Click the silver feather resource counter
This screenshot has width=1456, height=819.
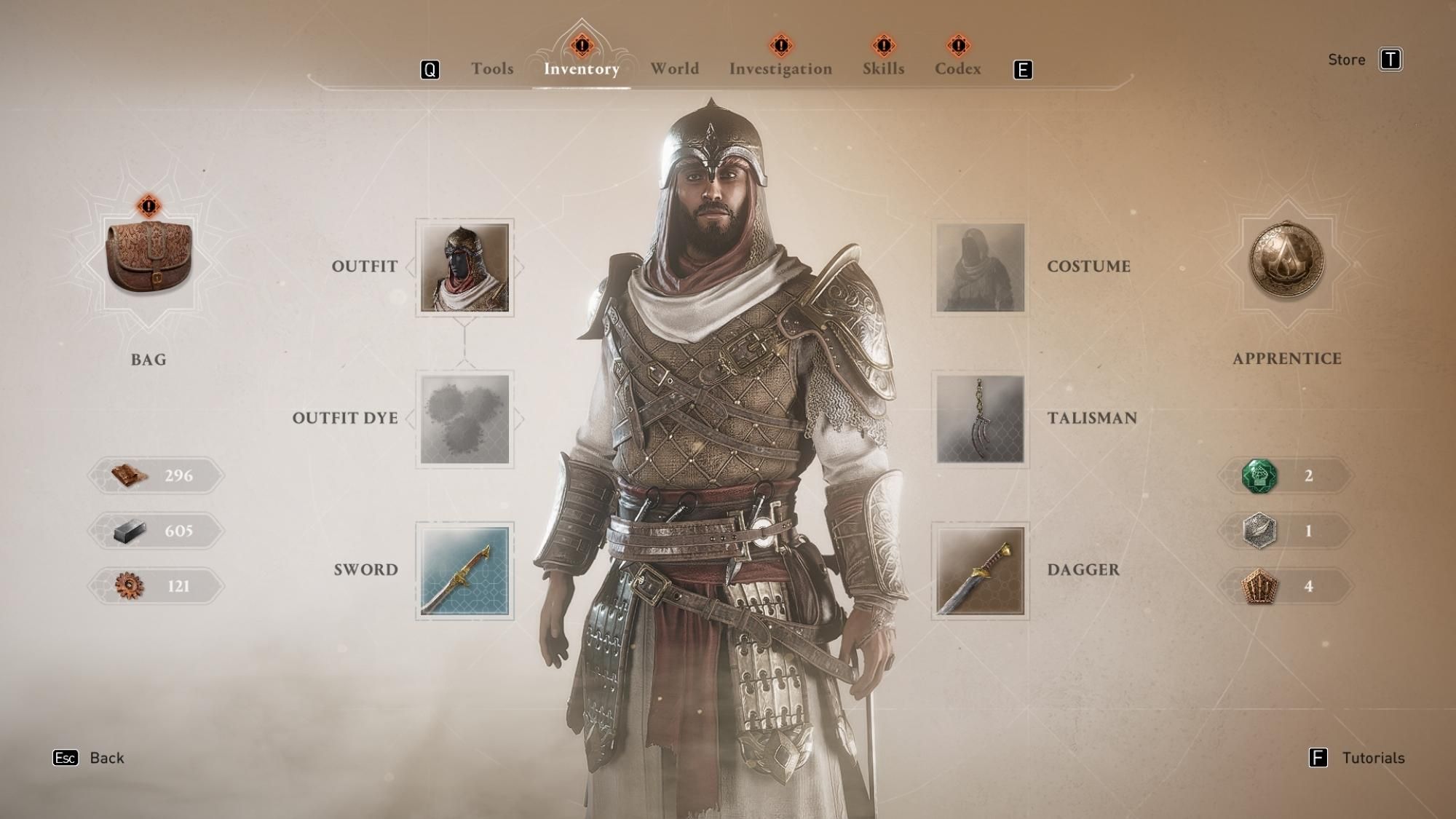1285,531
